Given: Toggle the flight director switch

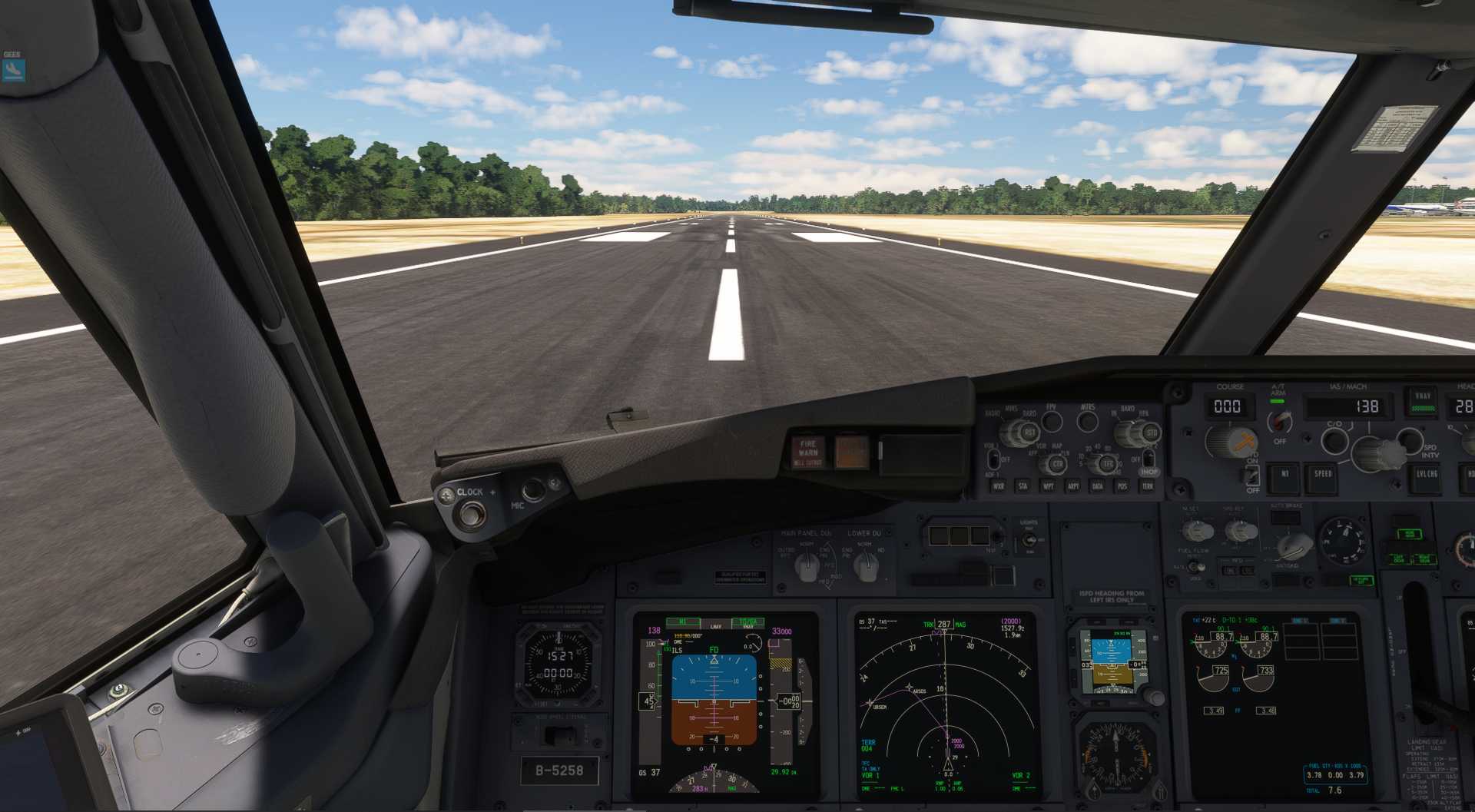Looking at the screenshot, I should coord(1252,475).
